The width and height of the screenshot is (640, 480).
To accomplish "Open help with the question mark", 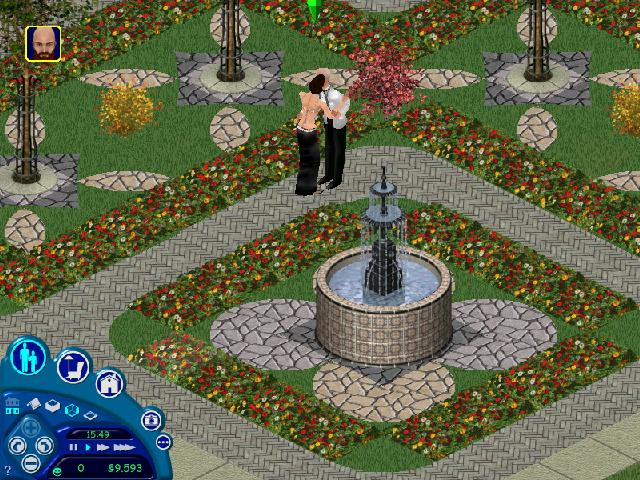I will point(8,465).
